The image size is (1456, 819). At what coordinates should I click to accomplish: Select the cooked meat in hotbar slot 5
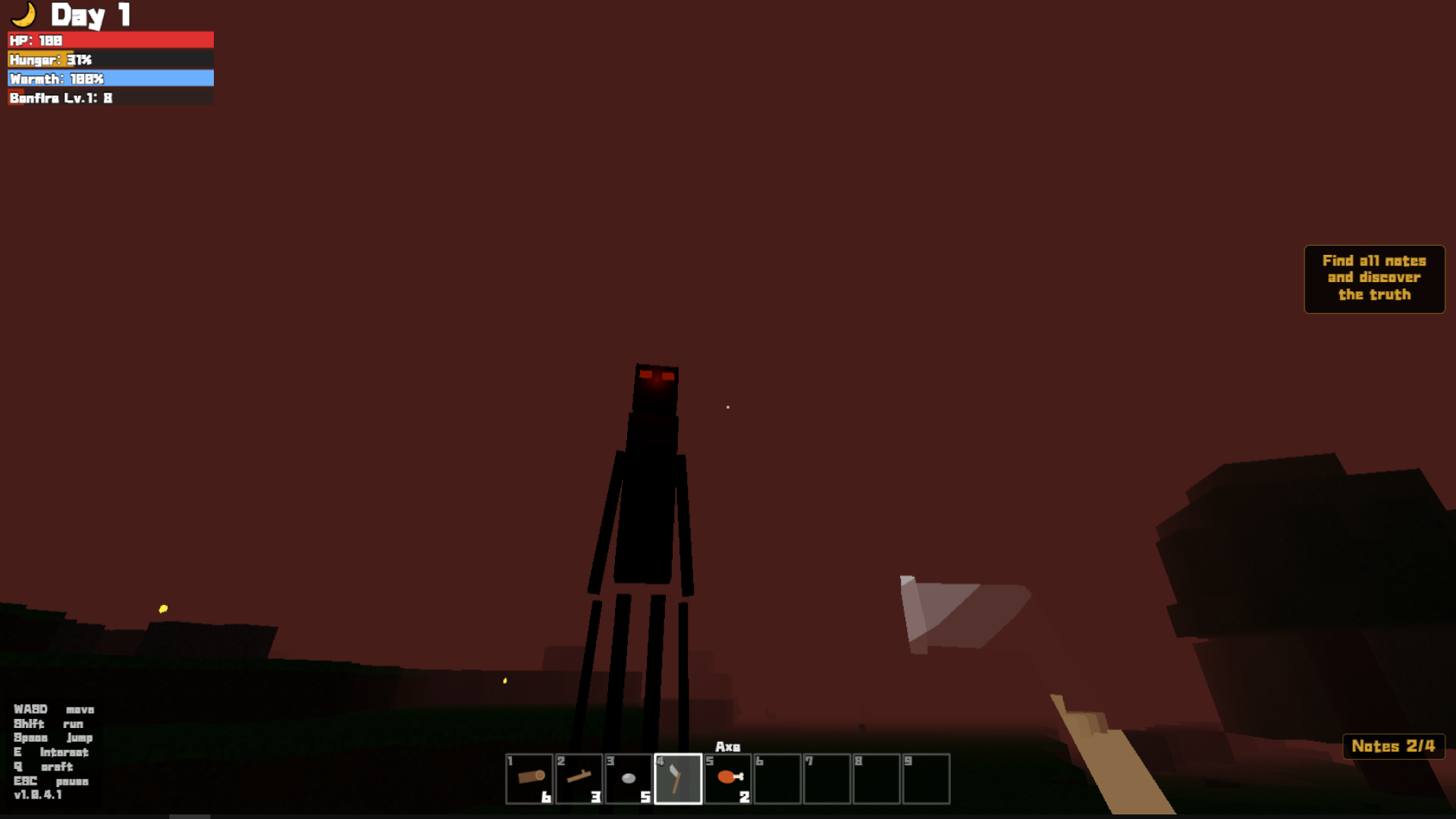click(726, 777)
